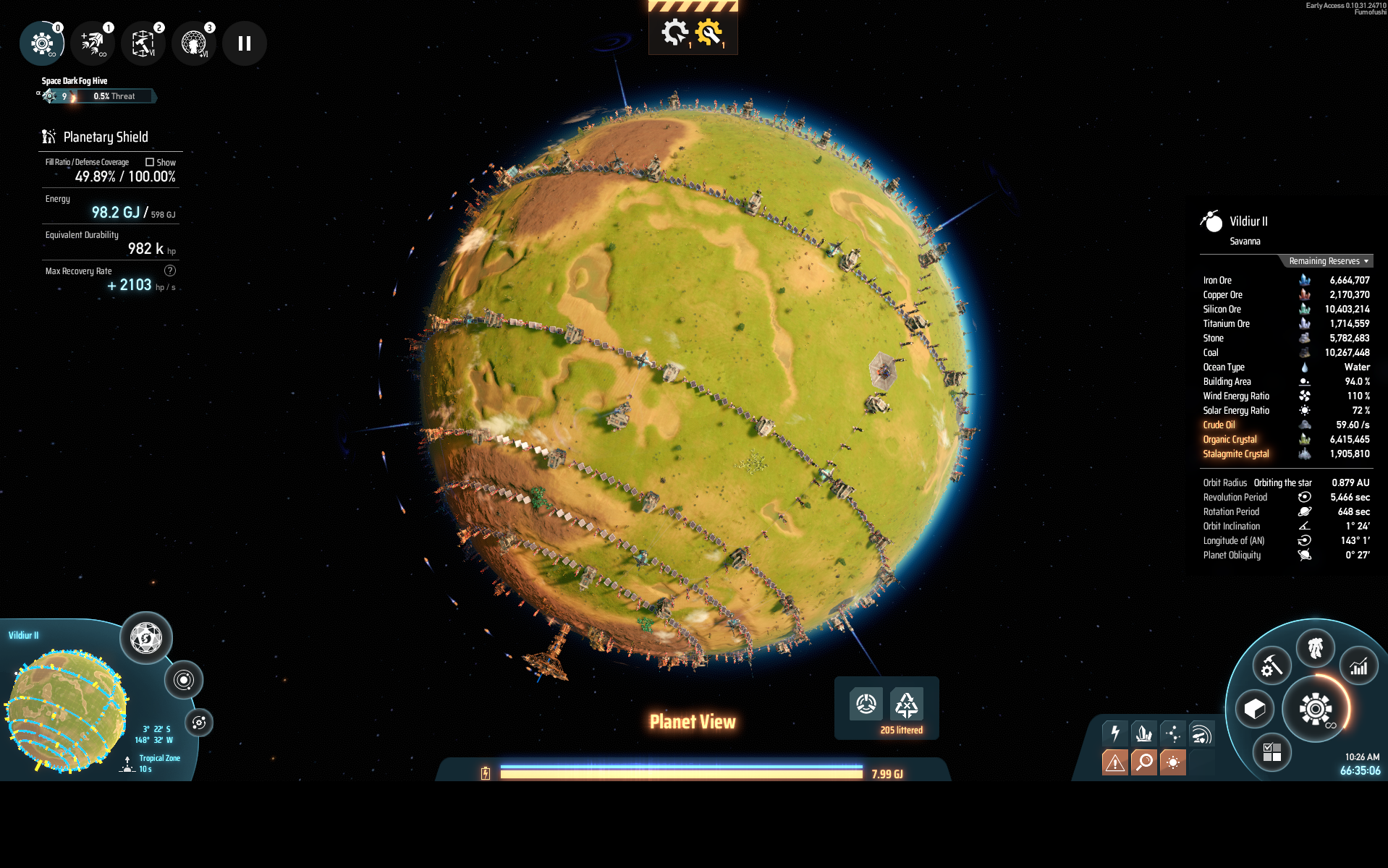The image size is (1388, 868).
Task: Open the Max Recovery Rate help tooltip
Action: 170,271
